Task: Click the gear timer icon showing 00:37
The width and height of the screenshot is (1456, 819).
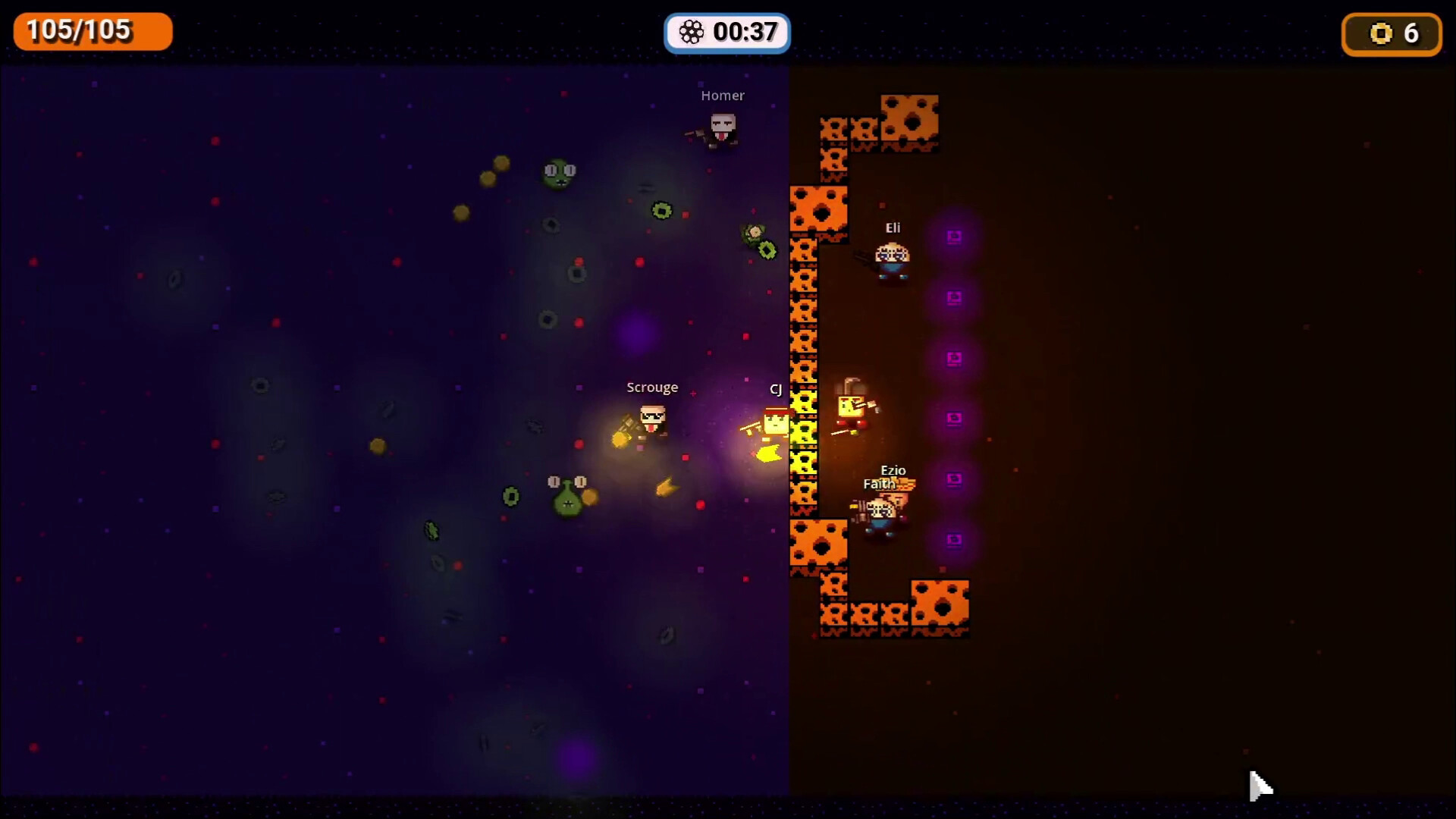Action: click(x=692, y=33)
